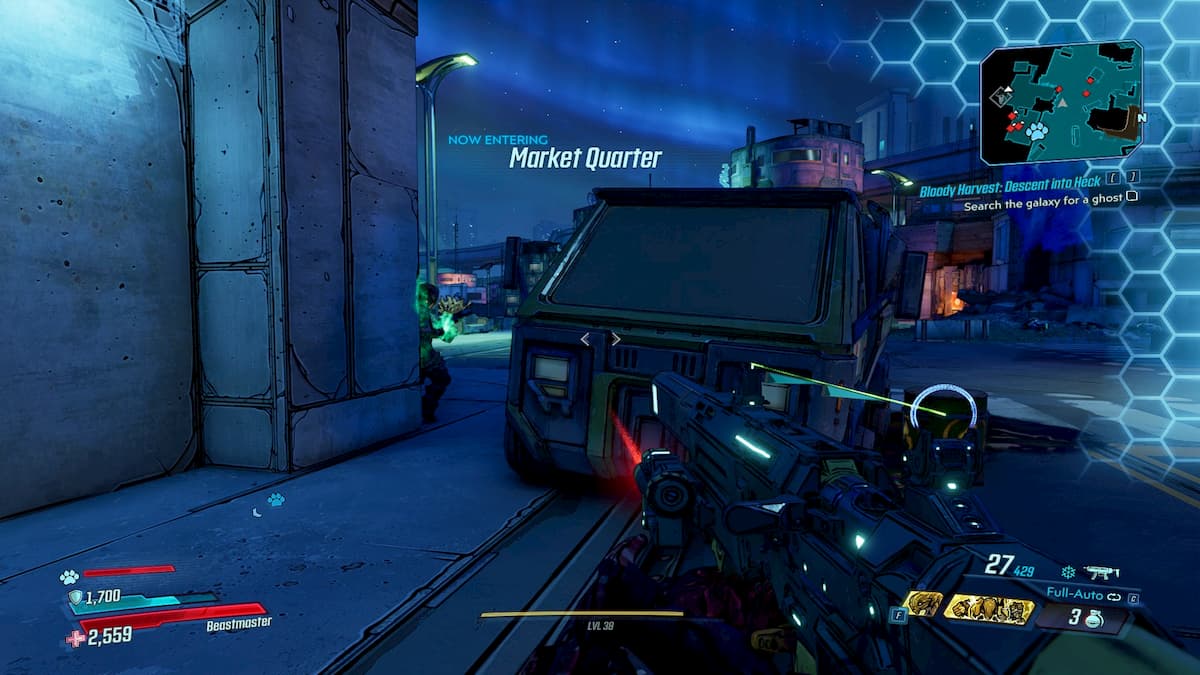This screenshot has width=1200, height=675.
Task: Click the cryo snowflake element icon
Action: coord(1067,571)
